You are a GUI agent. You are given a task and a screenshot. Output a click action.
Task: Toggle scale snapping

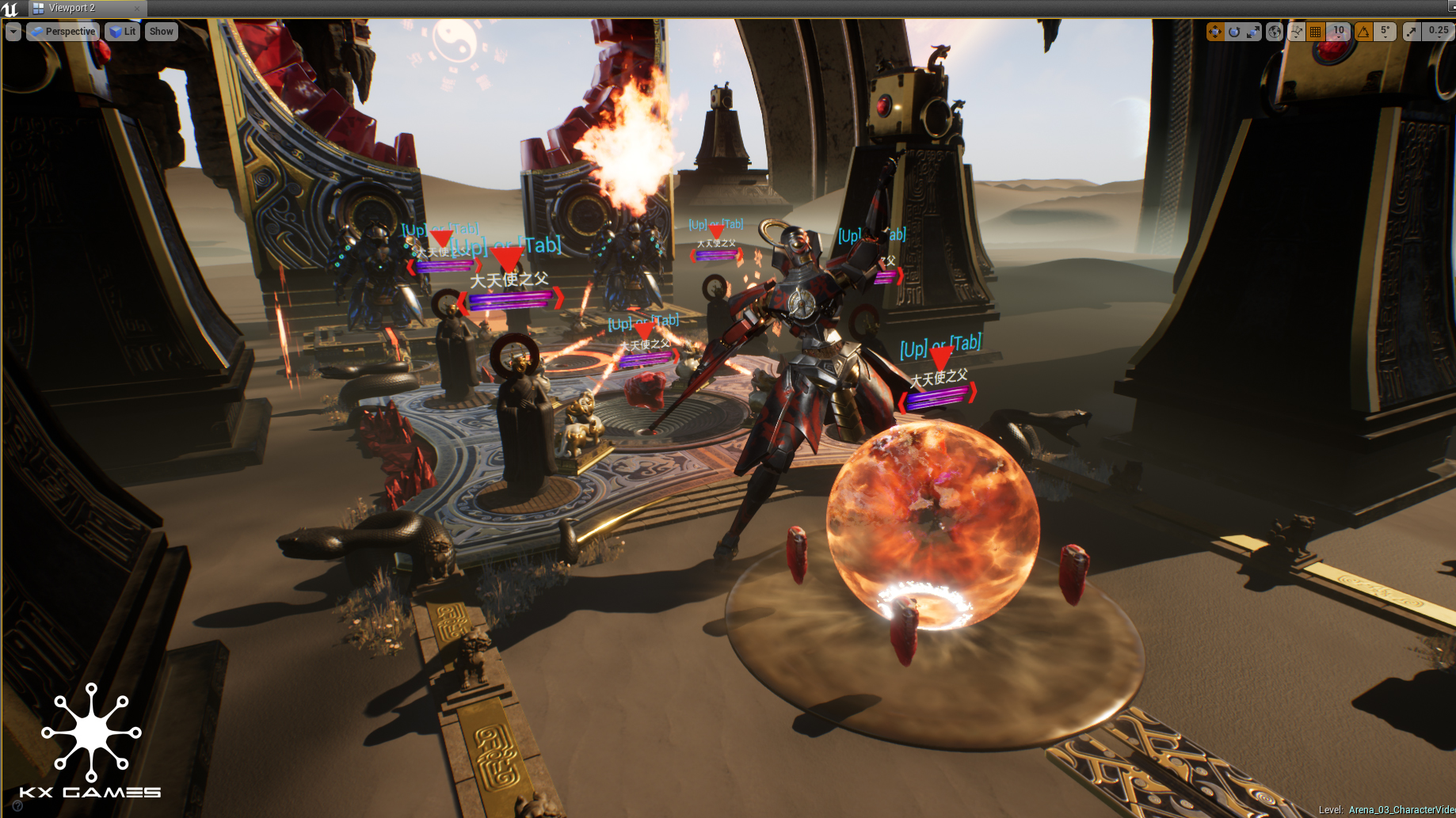pos(1411,32)
